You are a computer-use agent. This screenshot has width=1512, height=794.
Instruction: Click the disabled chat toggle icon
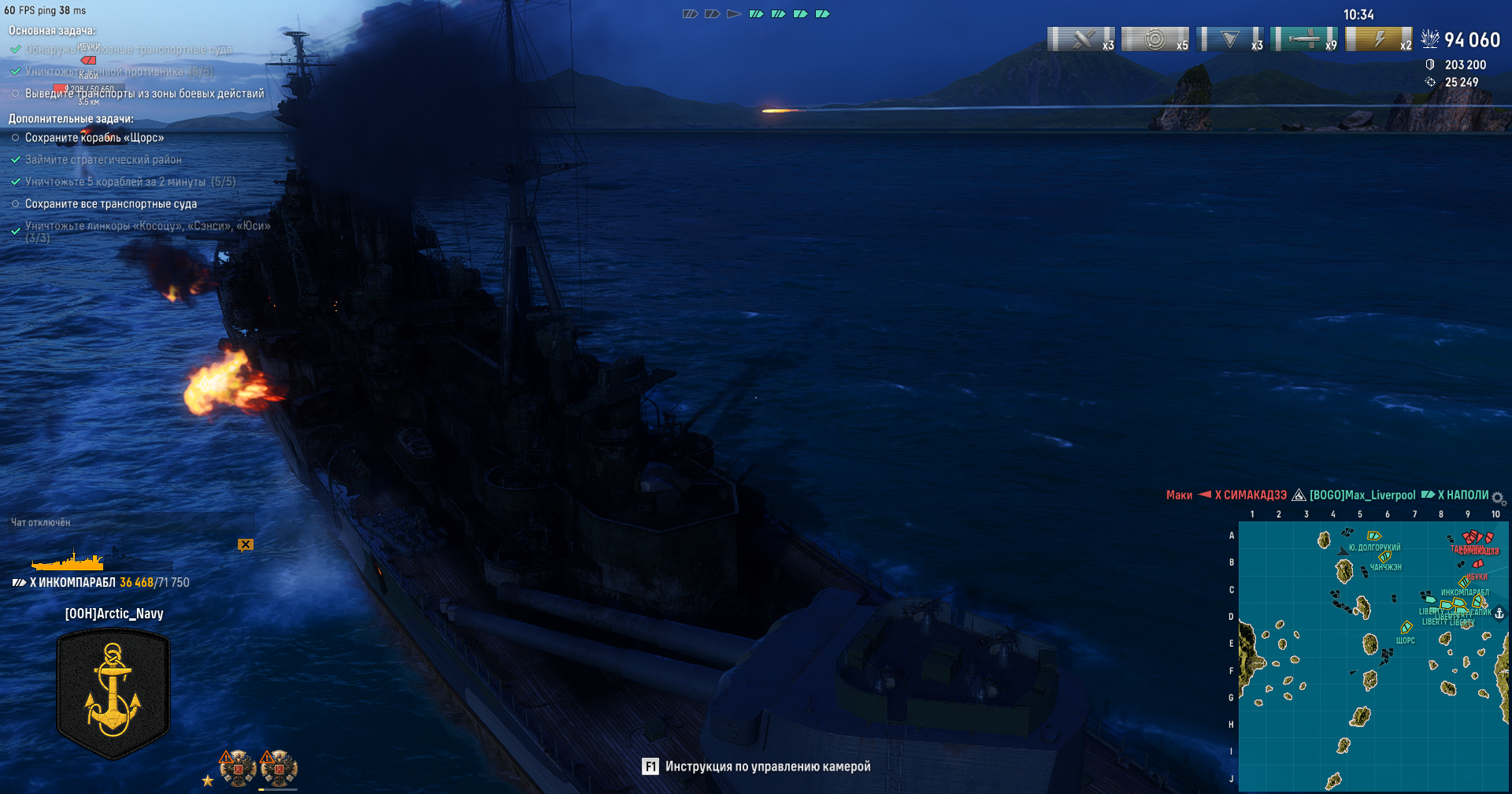point(246,544)
